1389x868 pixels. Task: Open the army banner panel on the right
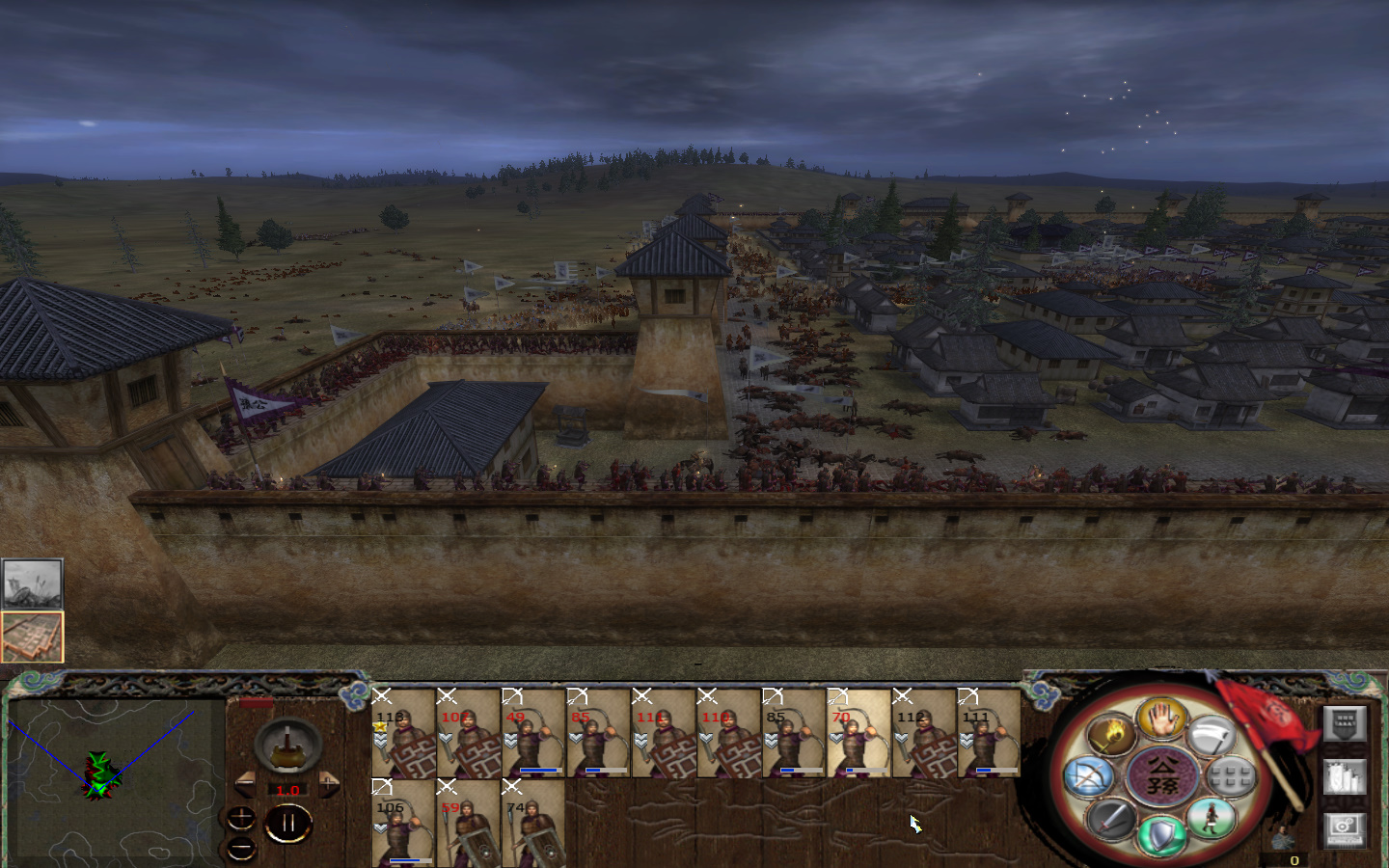(x=1345, y=724)
